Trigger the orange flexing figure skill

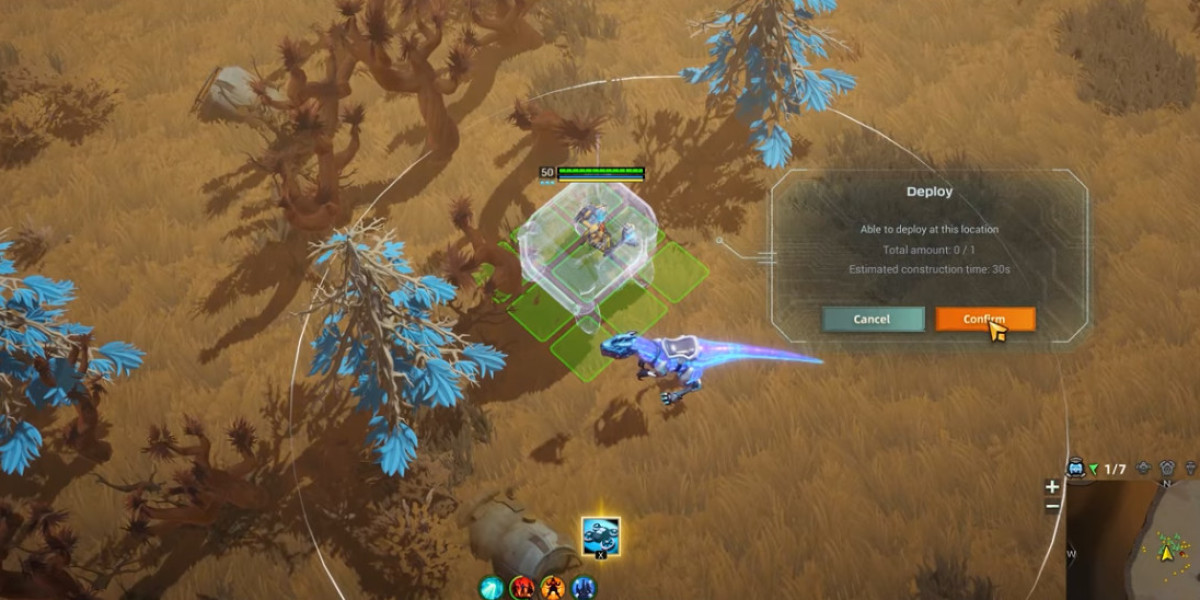pyautogui.click(x=553, y=588)
